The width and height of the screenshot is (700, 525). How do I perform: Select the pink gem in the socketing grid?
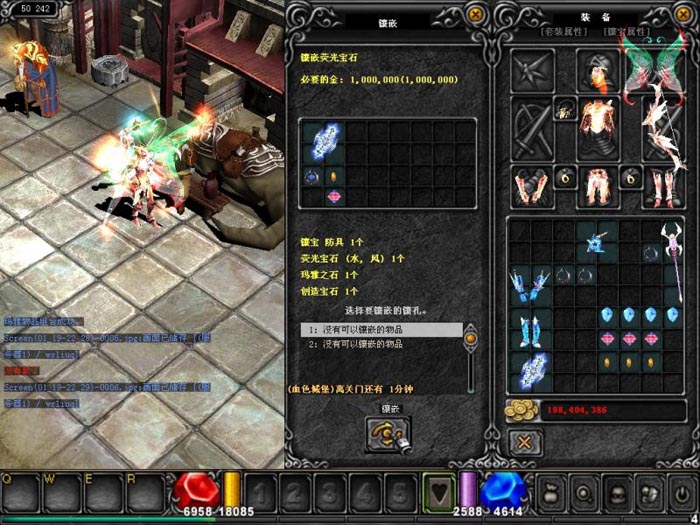pyautogui.click(x=334, y=196)
